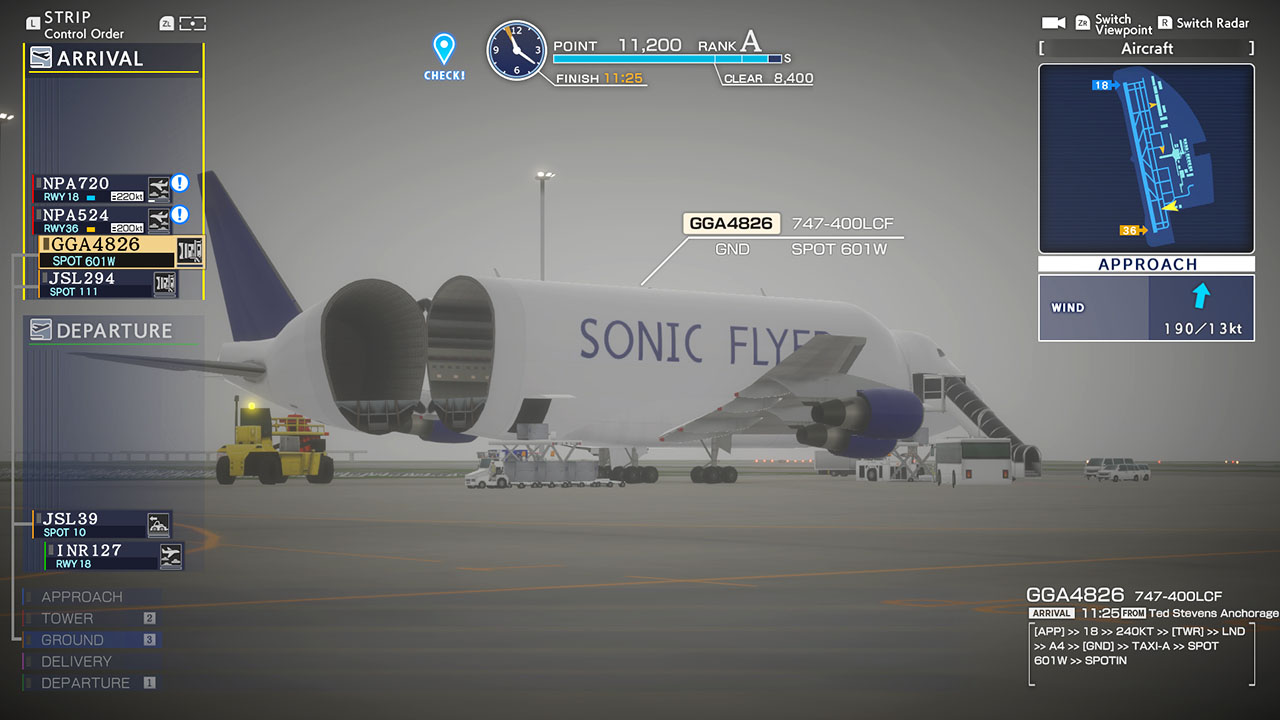Screen dimensions: 1280x720
Task: Click the NPA720 alert exclamation icon
Action: tap(180, 183)
